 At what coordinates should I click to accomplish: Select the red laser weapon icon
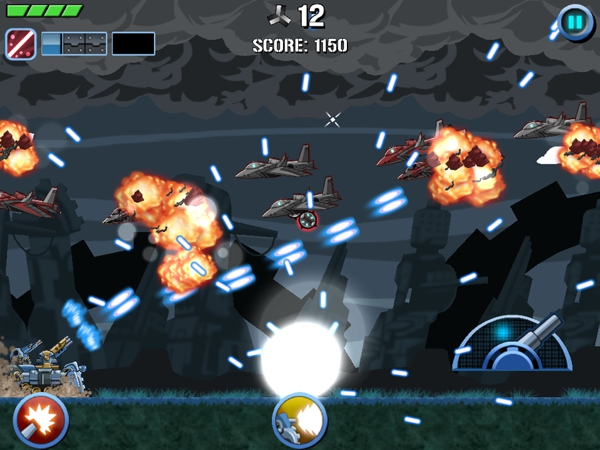coord(21,43)
